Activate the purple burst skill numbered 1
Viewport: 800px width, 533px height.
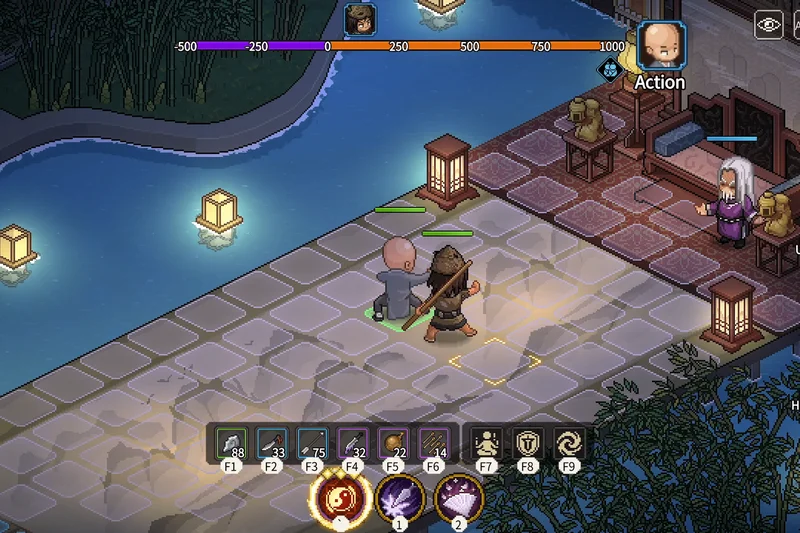[399, 497]
